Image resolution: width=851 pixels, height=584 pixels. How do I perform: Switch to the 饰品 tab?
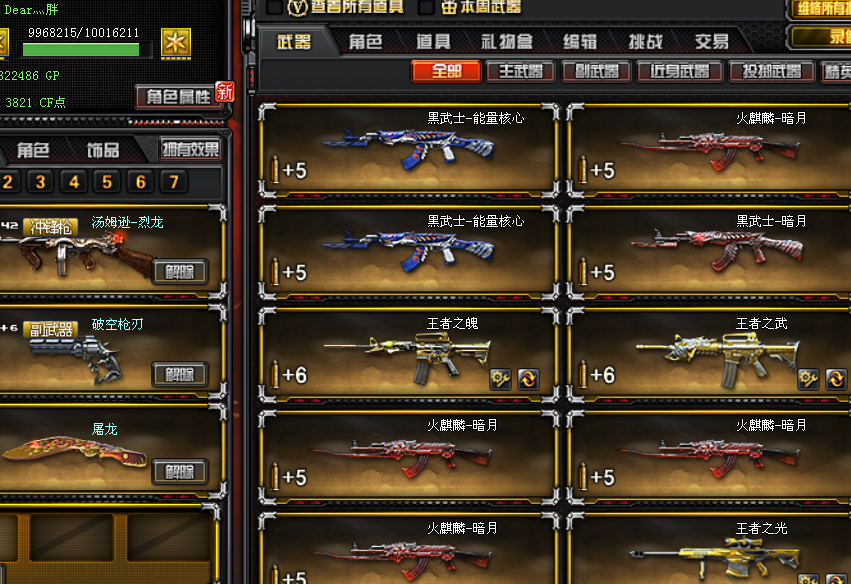pyautogui.click(x=102, y=150)
